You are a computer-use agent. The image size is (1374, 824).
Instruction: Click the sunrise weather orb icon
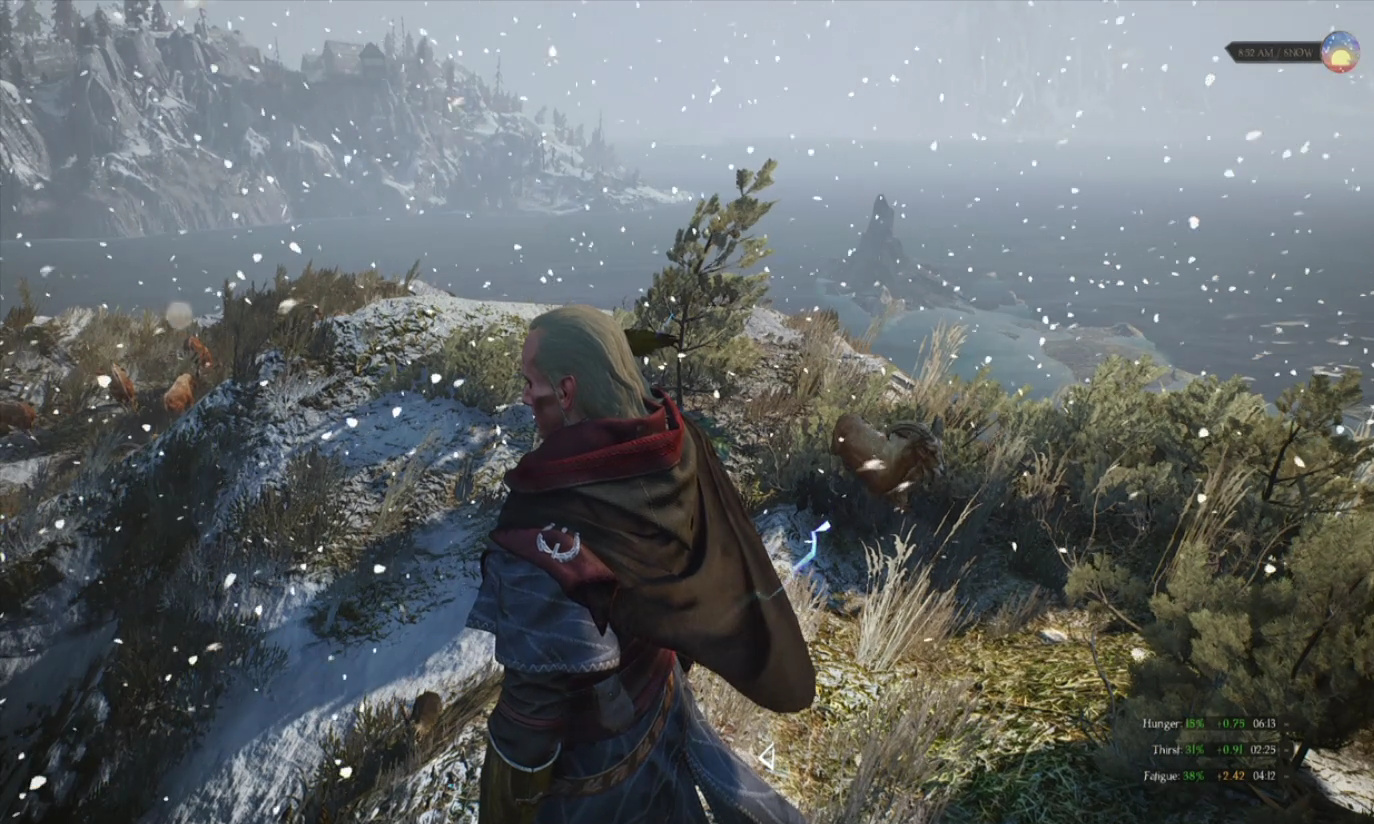coord(1339,52)
